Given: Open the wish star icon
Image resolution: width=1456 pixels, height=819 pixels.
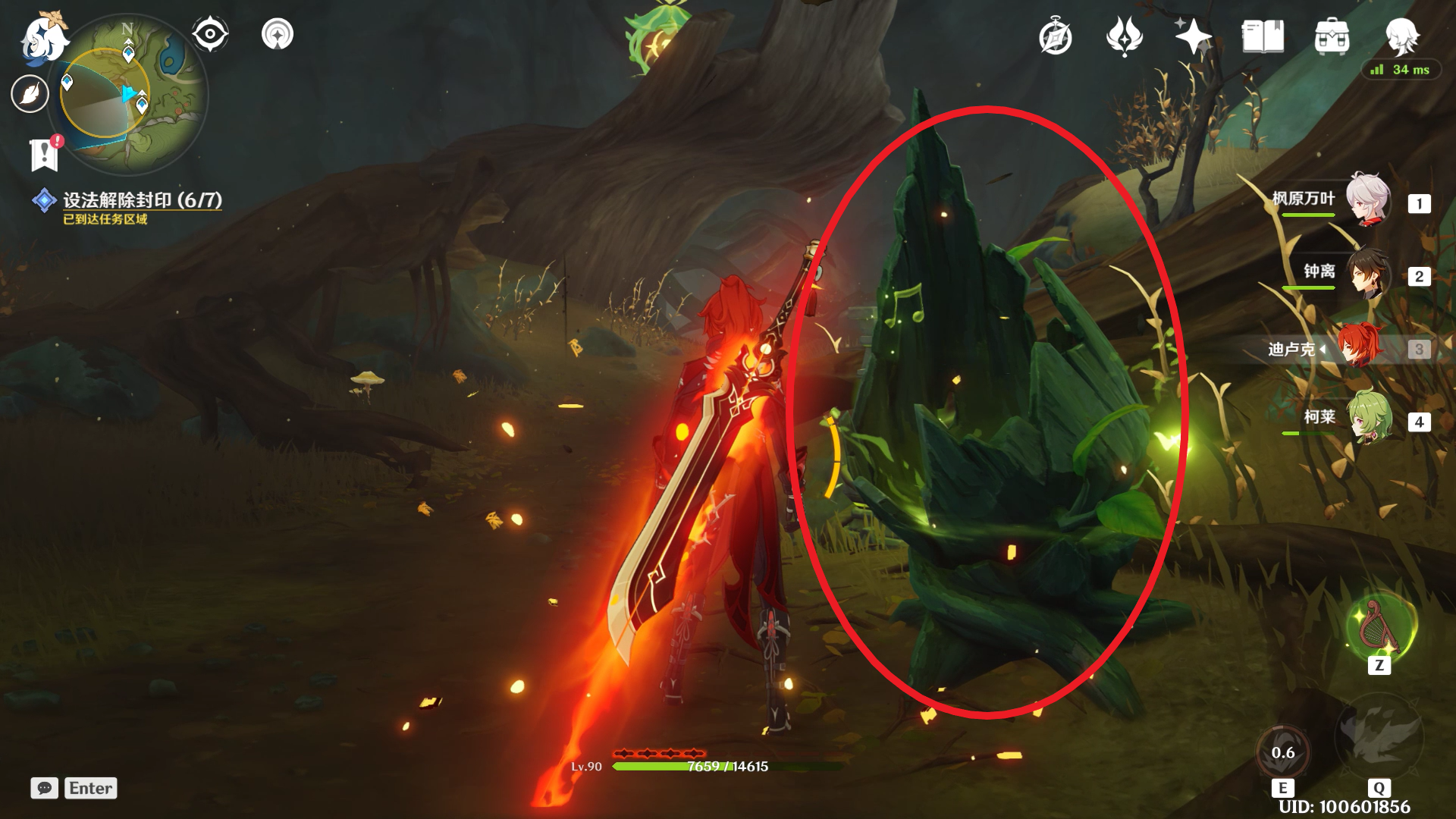Looking at the screenshot, I should point(1193,36).
